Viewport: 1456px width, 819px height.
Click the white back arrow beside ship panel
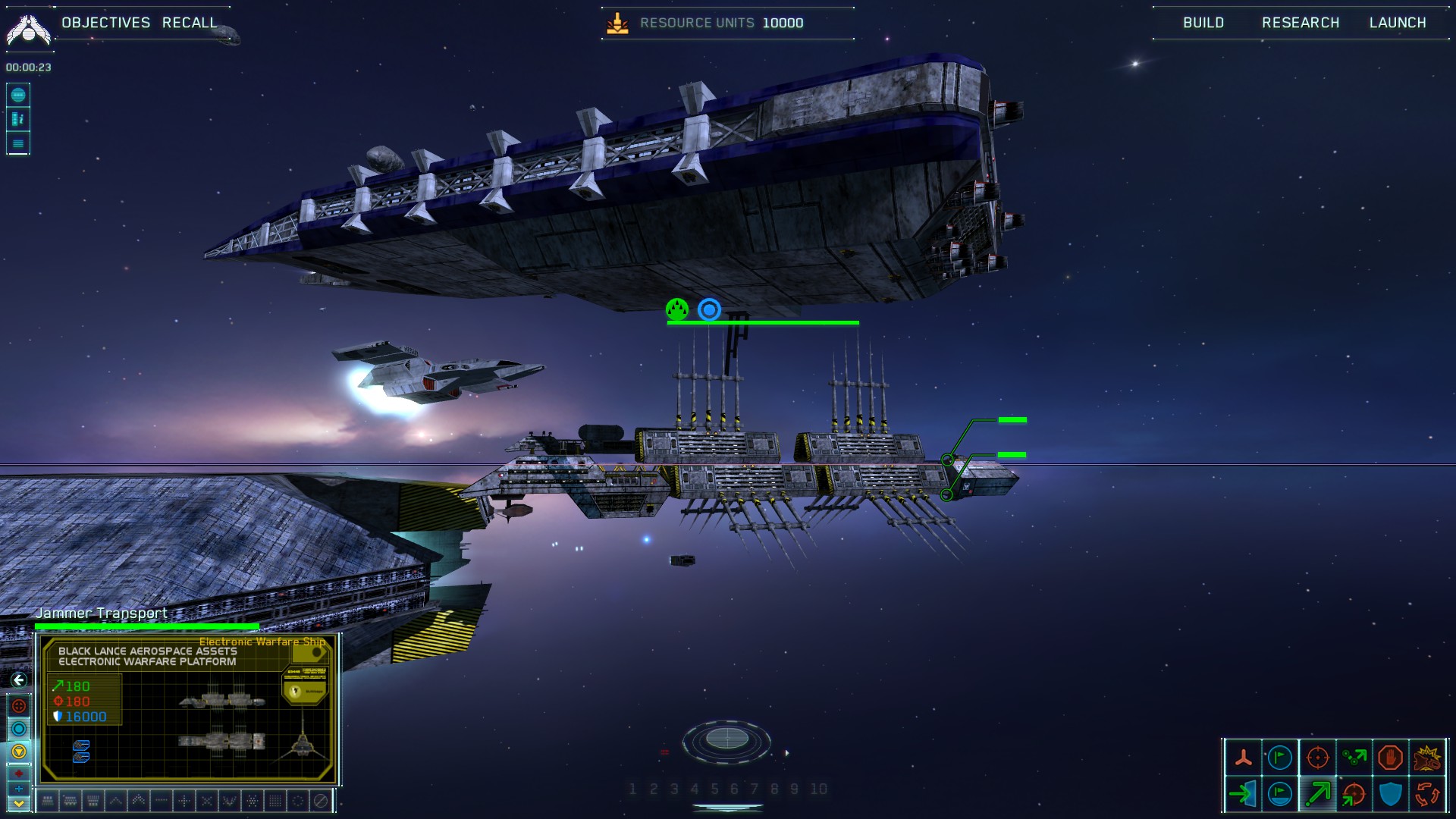coord(19,680)
